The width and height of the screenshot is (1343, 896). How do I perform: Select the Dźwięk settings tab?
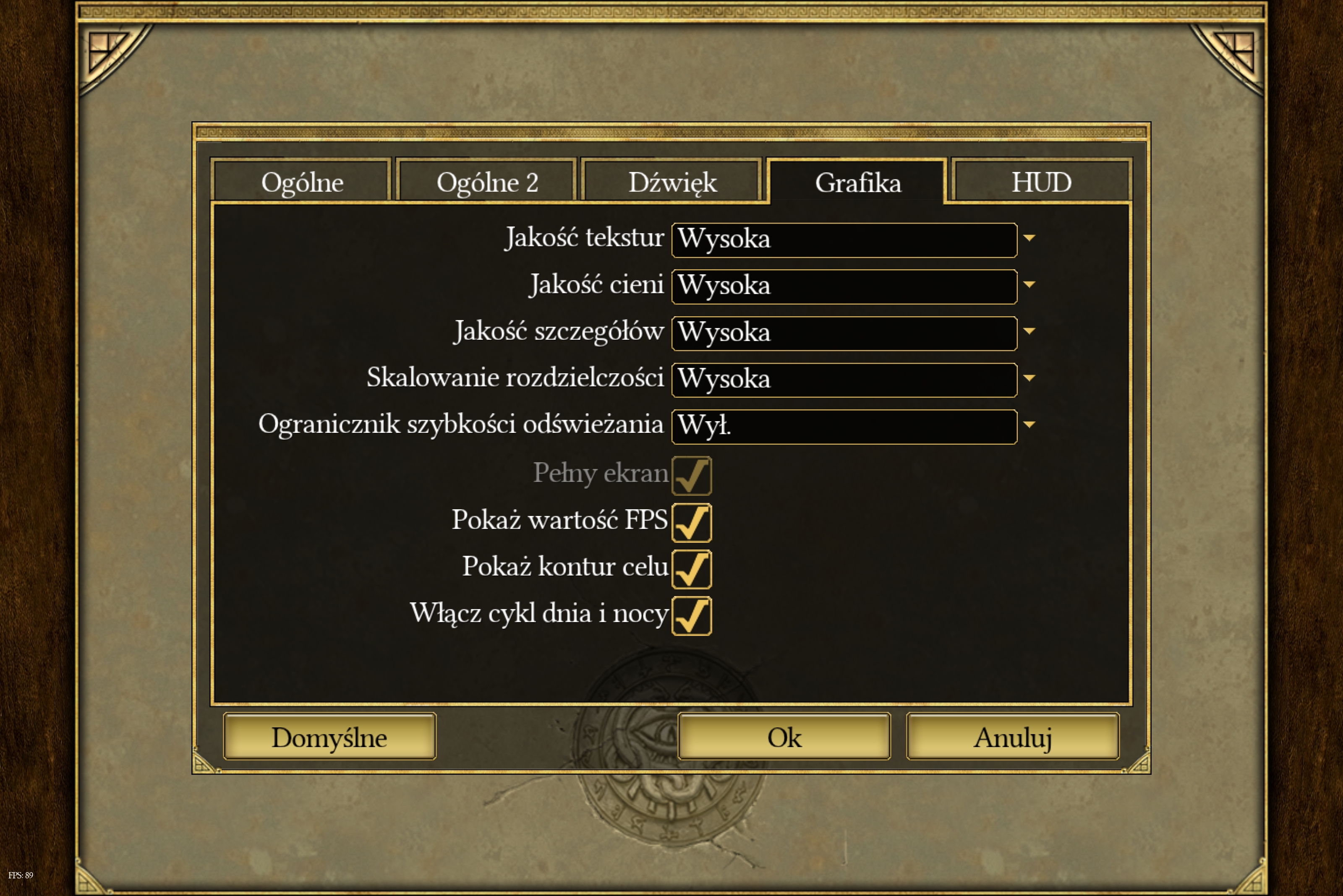[672, 182]
